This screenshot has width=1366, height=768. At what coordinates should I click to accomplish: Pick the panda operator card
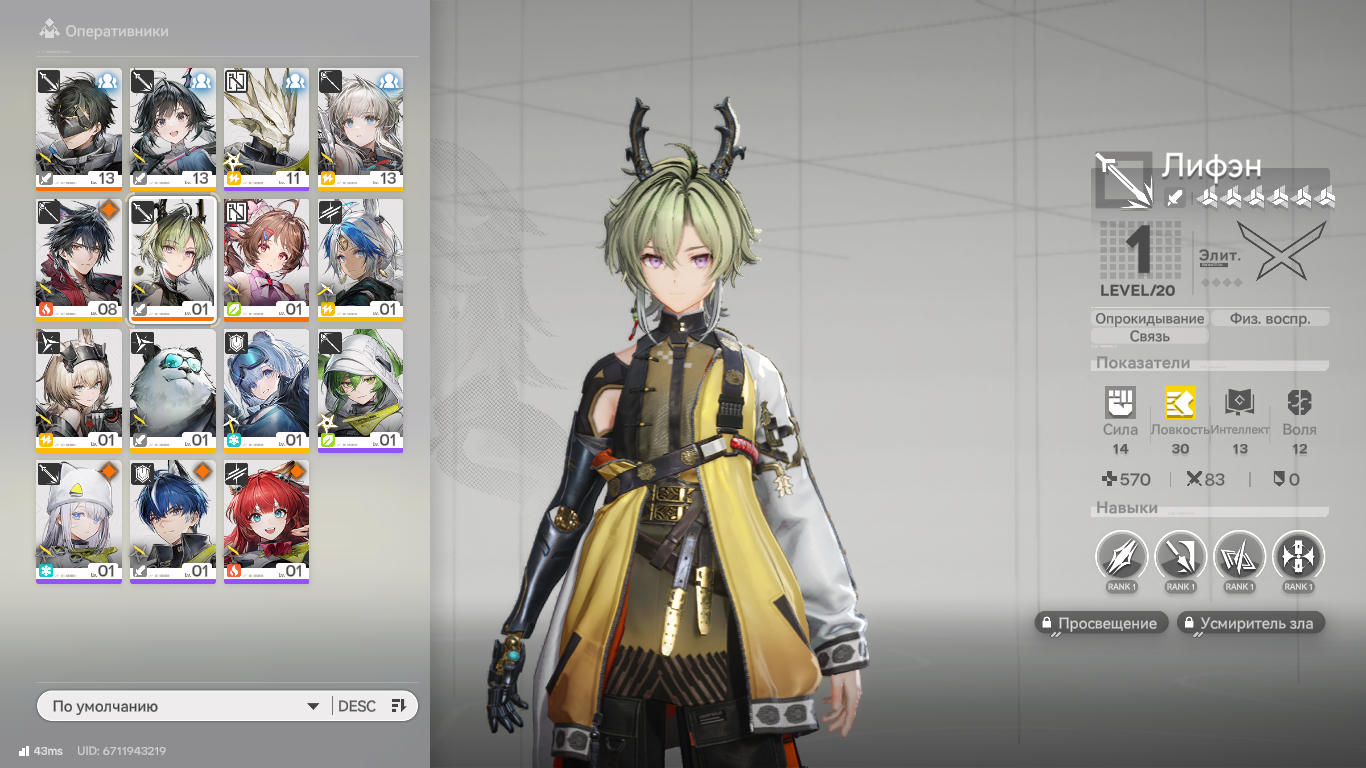point(173,389)
